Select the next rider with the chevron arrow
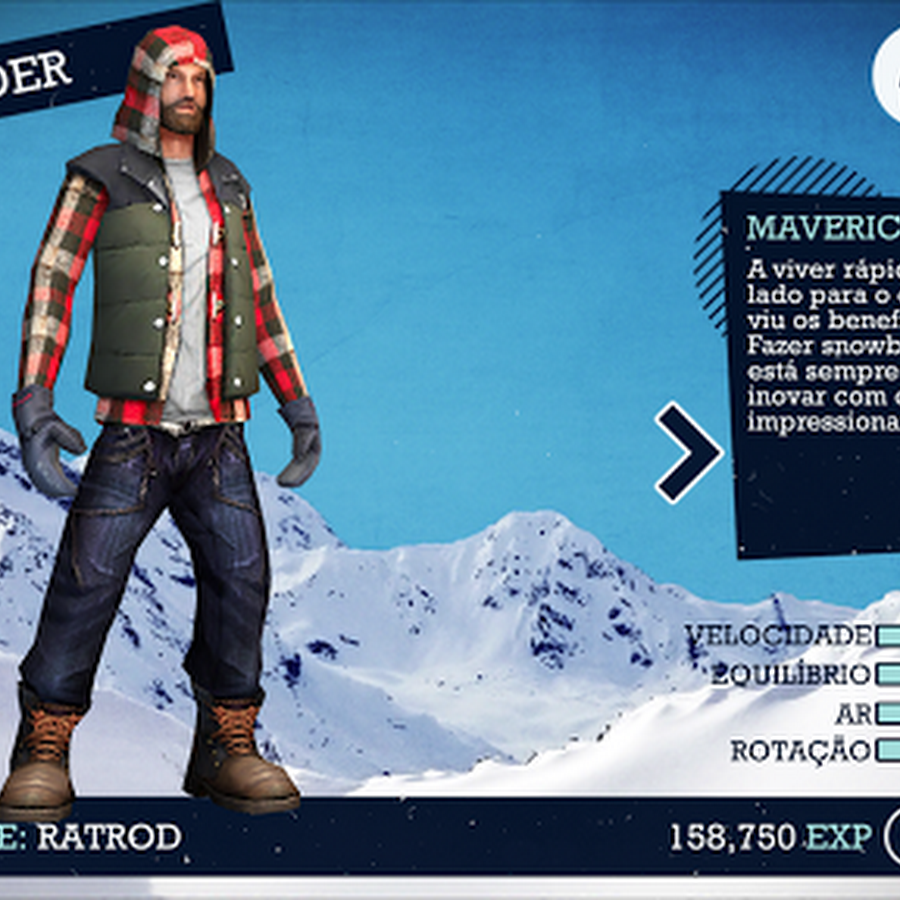 click(689, 452)
